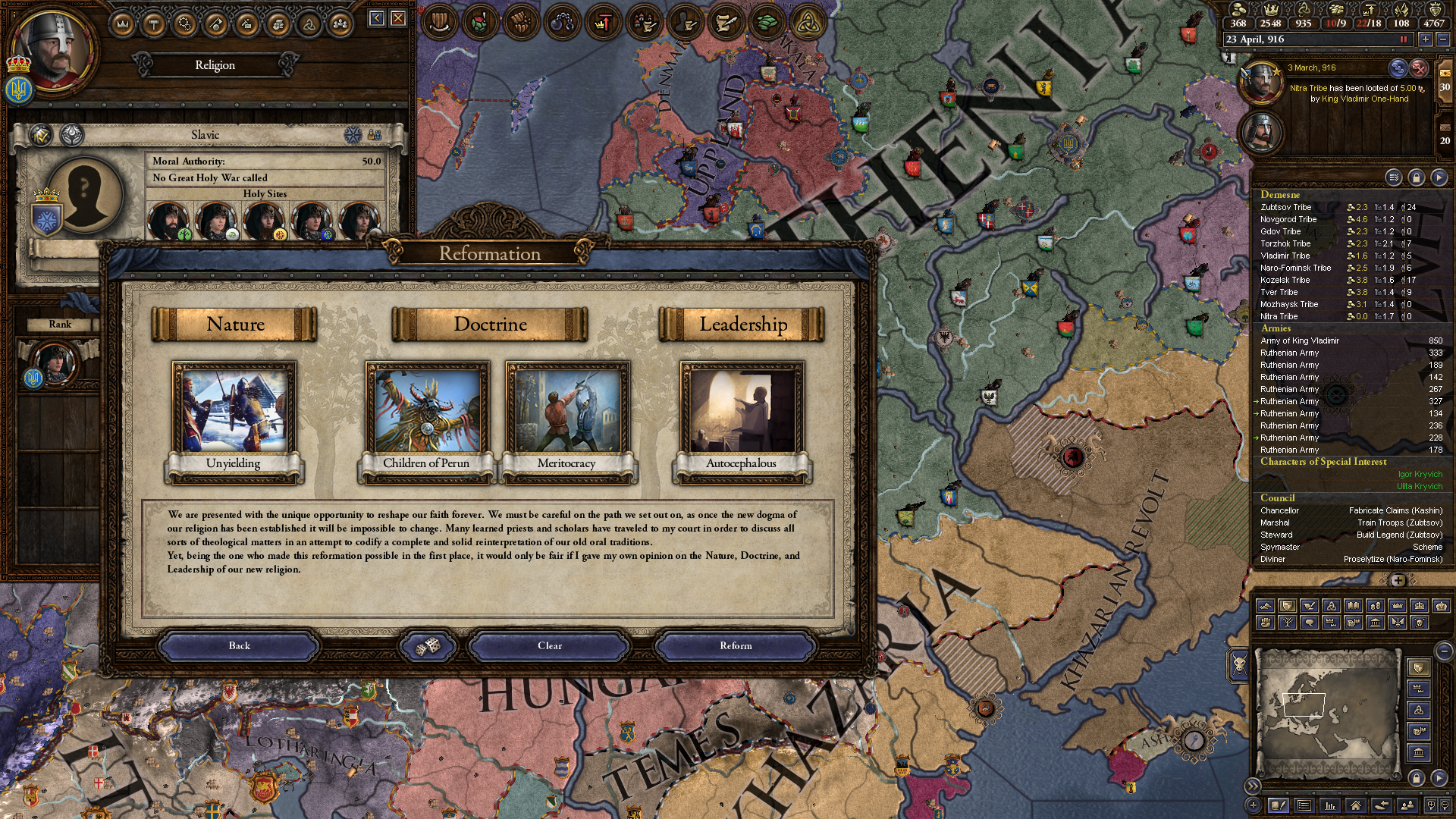Viewport: 1456px width, 819px height.
Task: Open the Diviner council entry
Action: (x=1273, y=559)
